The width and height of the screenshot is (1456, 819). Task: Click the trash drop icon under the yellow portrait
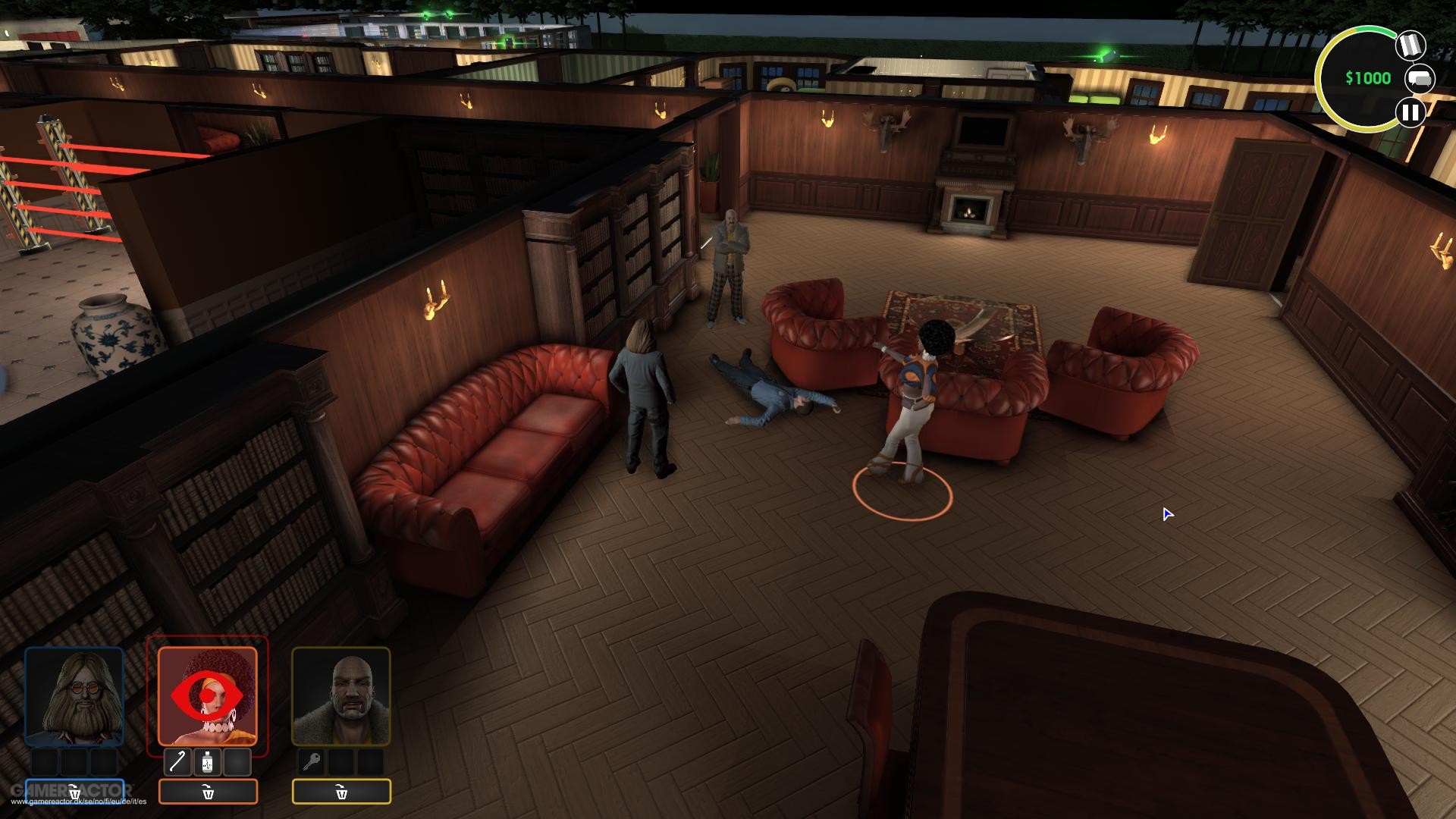point(341,792)
